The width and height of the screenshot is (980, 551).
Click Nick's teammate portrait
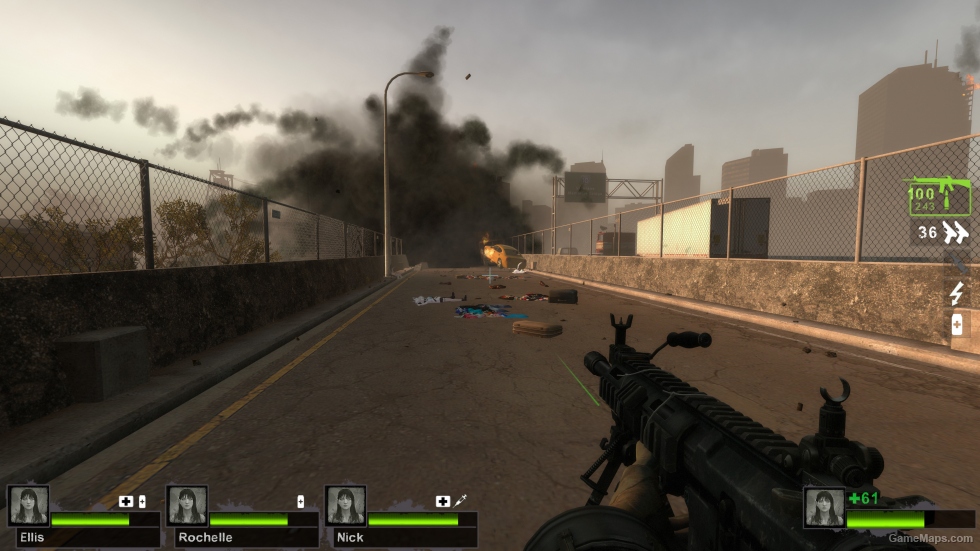[x=345, y=505]
